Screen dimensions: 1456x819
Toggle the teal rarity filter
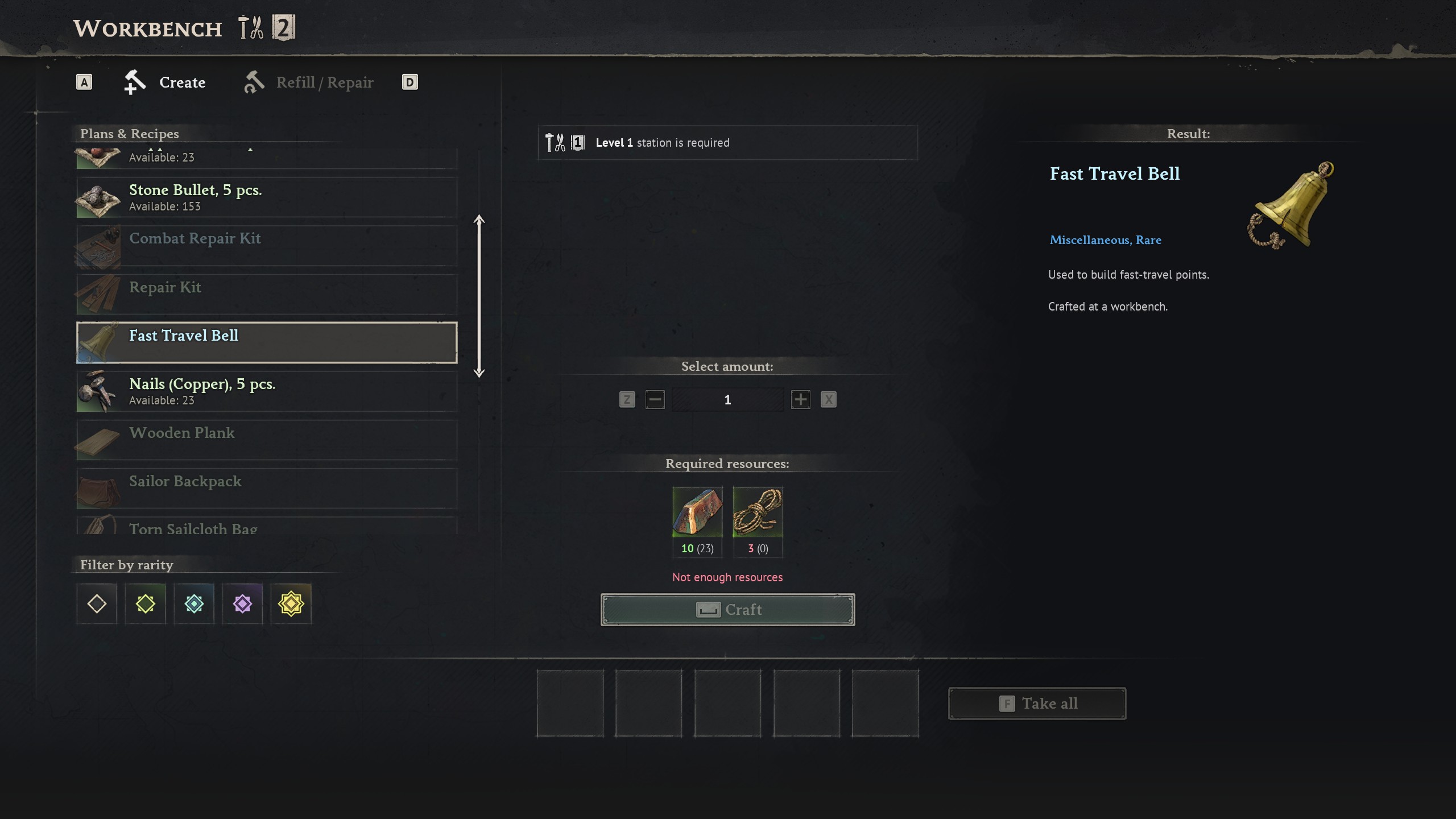[194, 603]
